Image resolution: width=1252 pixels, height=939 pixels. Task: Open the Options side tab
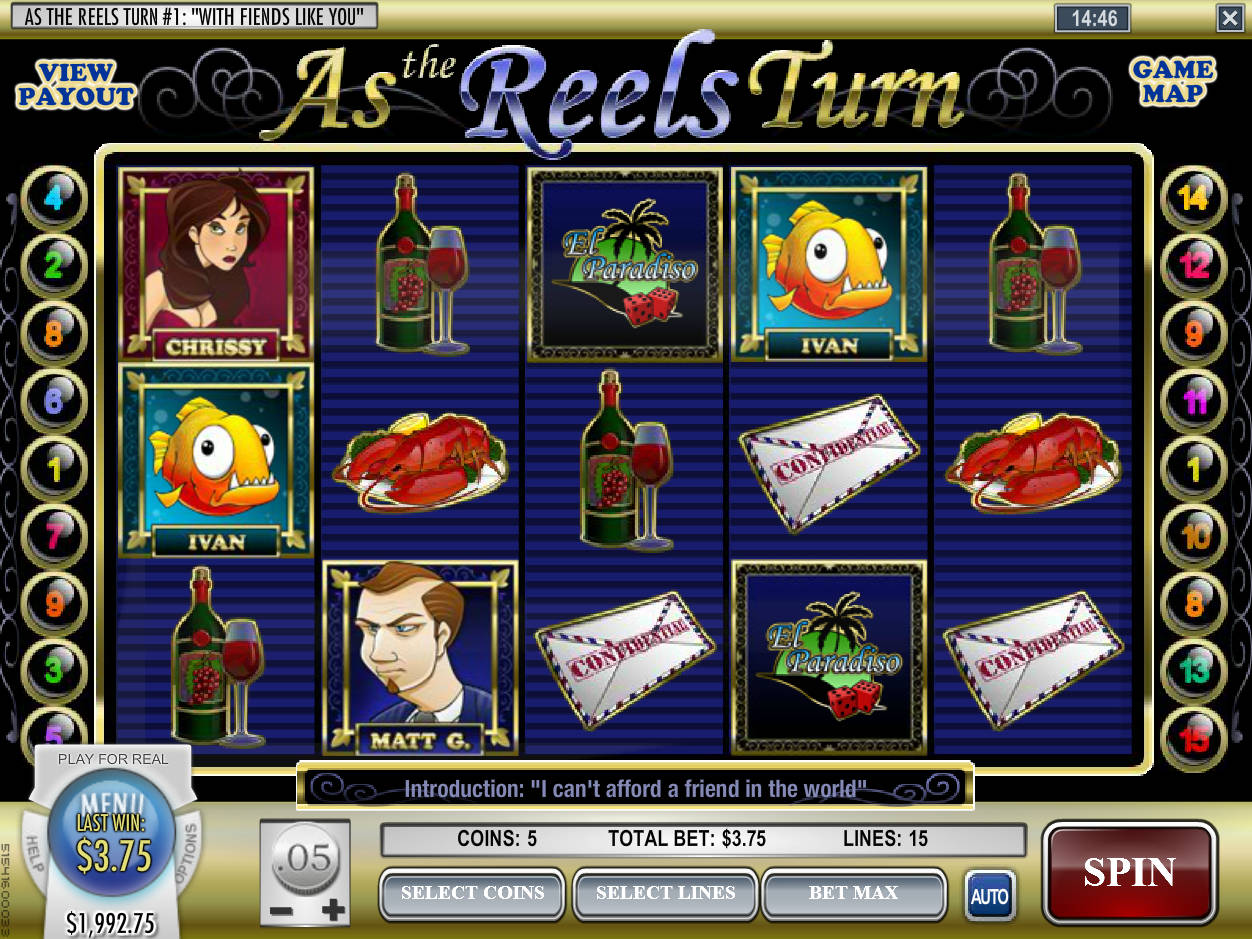(x=188, y=854)
